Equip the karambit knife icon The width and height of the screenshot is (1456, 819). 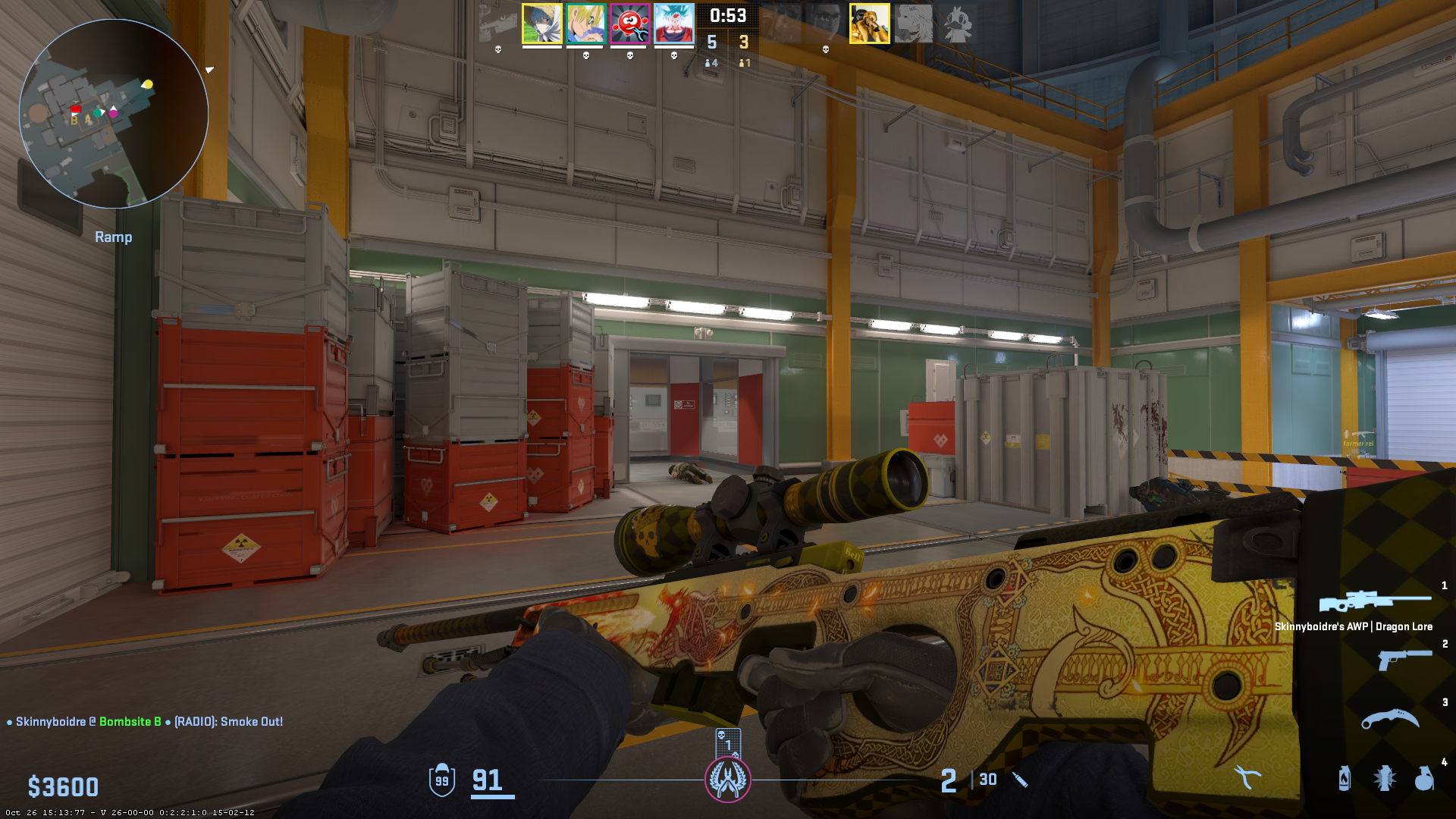(1389, 718)
